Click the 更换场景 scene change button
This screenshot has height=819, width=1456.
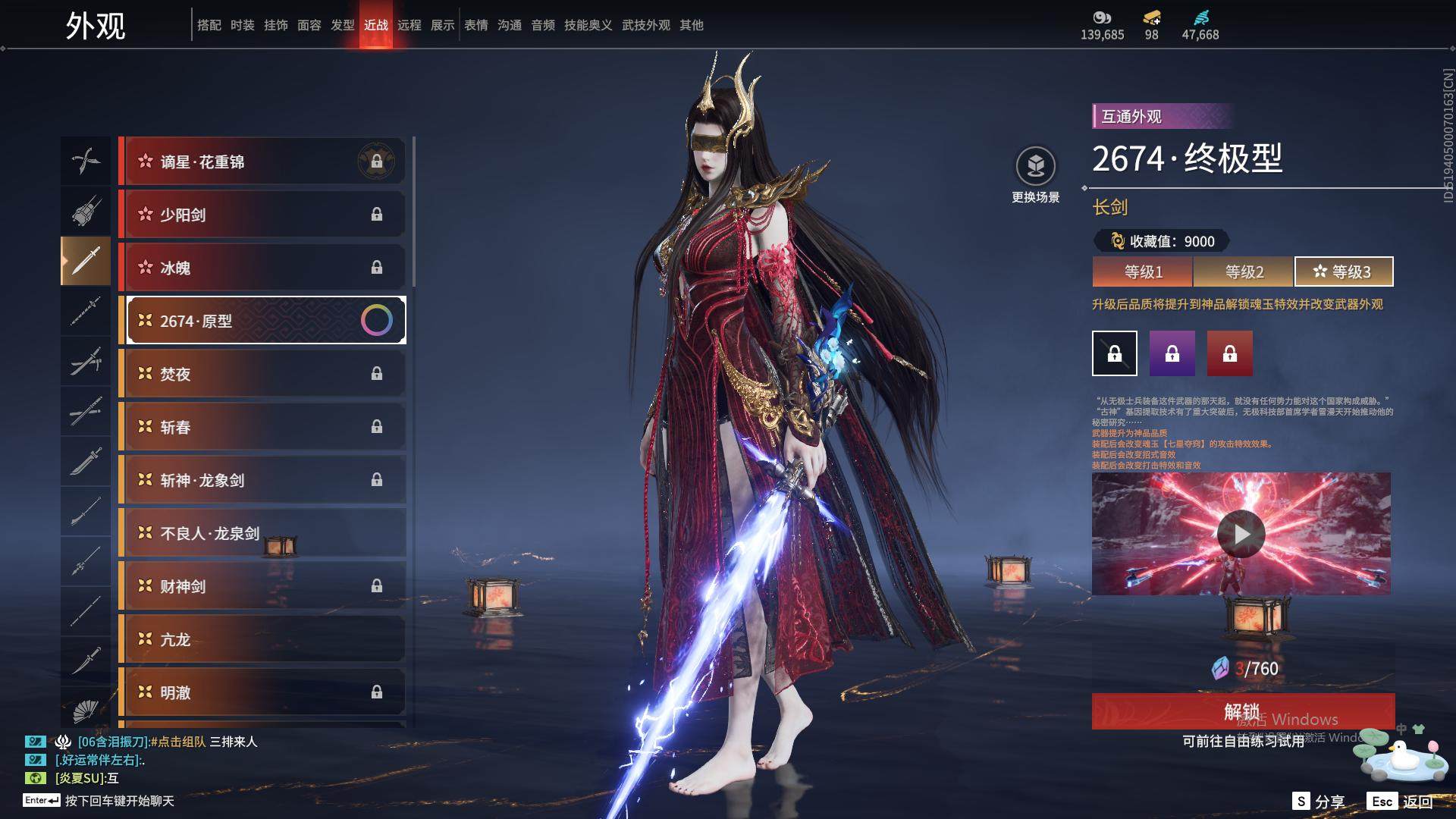(x=1035, y=174)
